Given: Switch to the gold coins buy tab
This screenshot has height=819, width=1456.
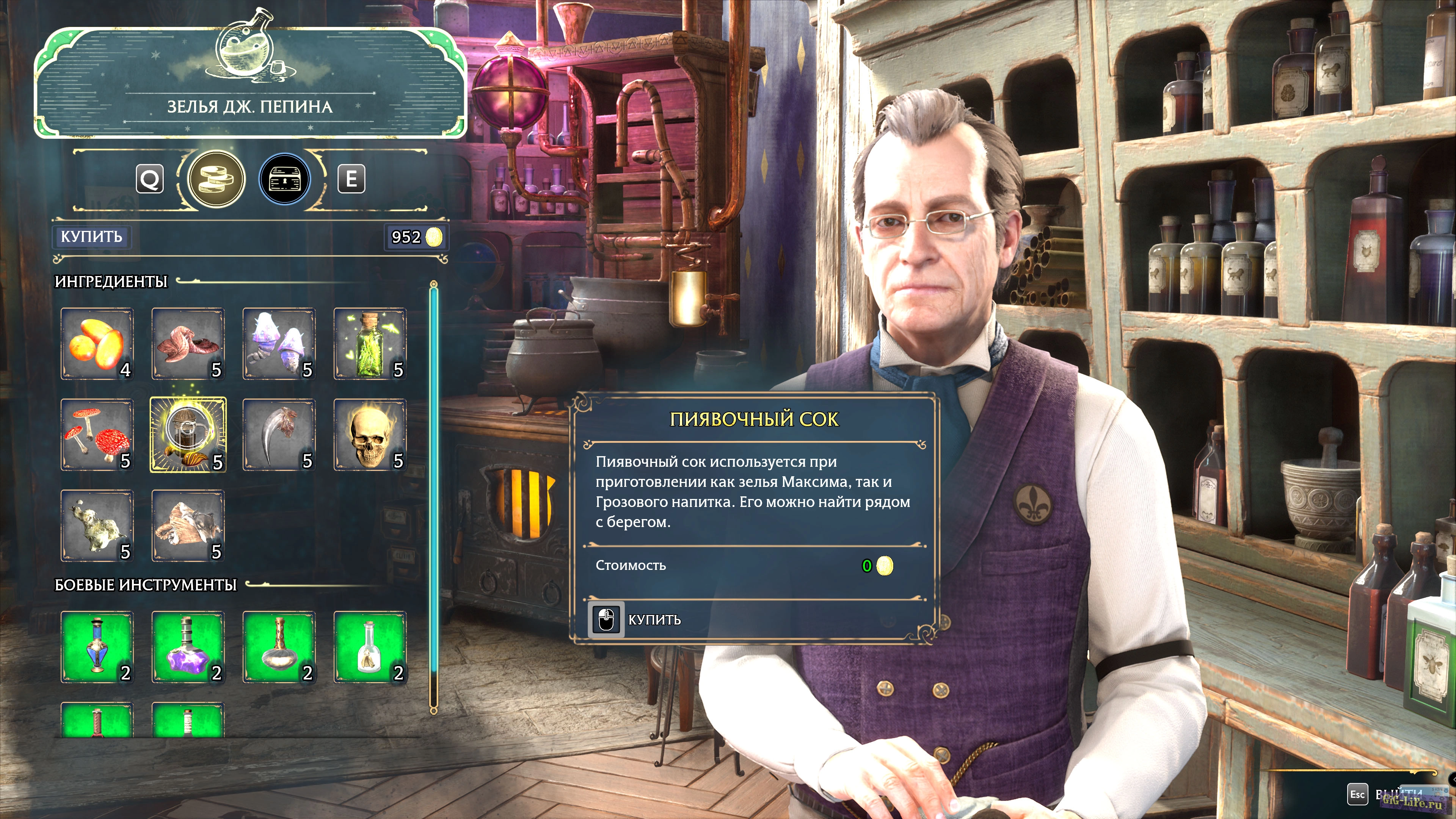Looking at the screenshot, I should coord(216,180).
